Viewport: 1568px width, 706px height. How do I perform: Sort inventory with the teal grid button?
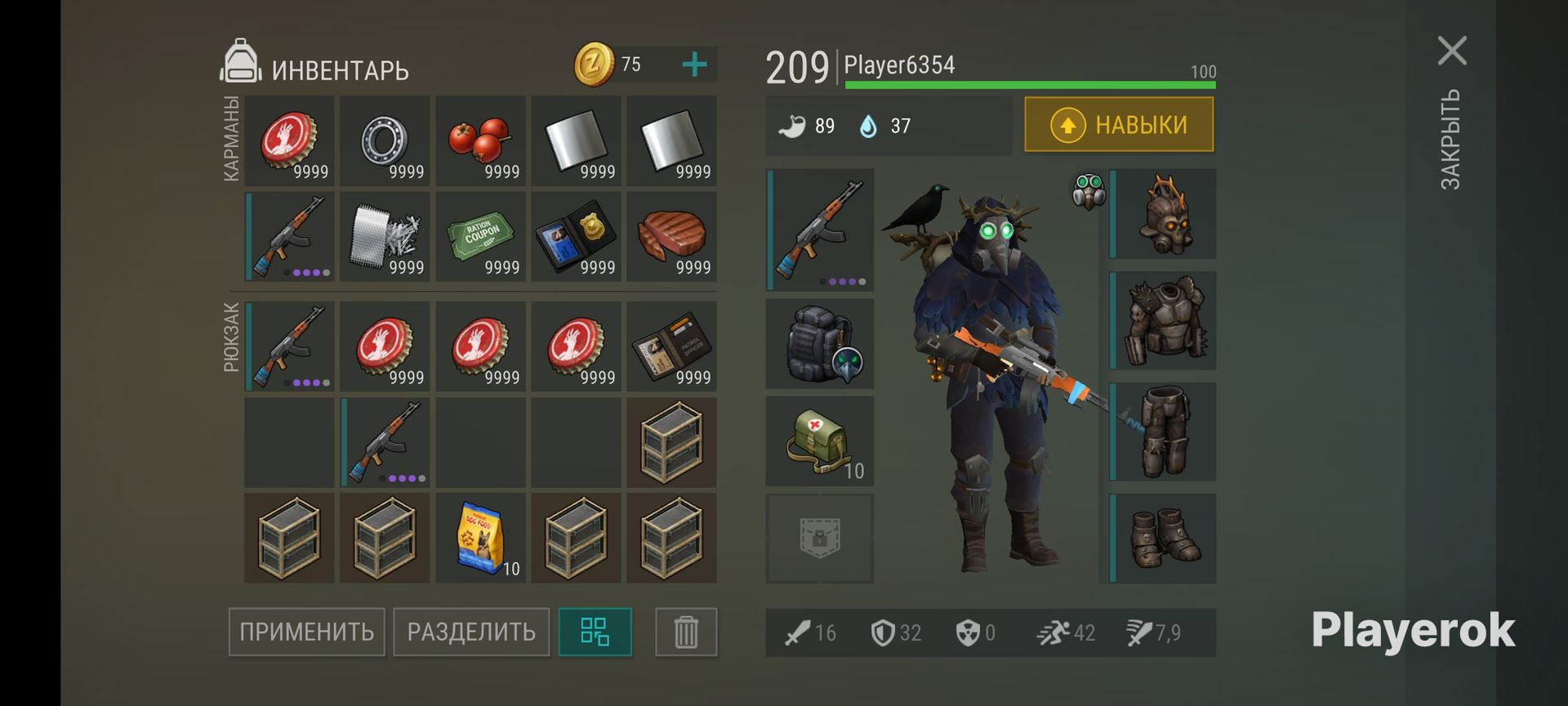(x=595, y=632)
